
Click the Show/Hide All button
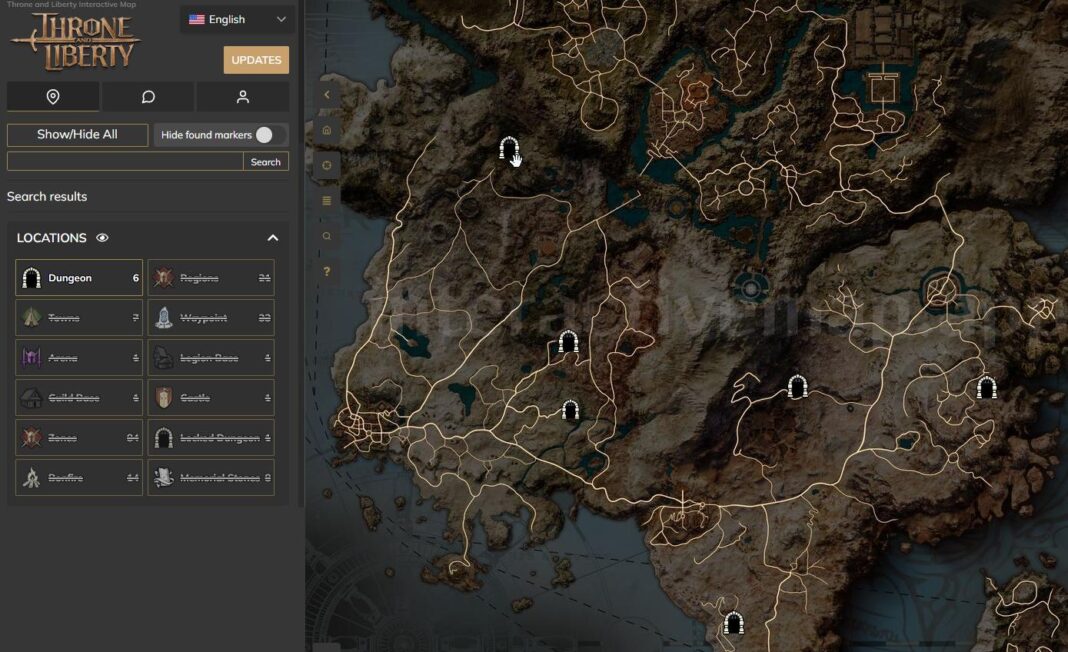coord(77,135)
